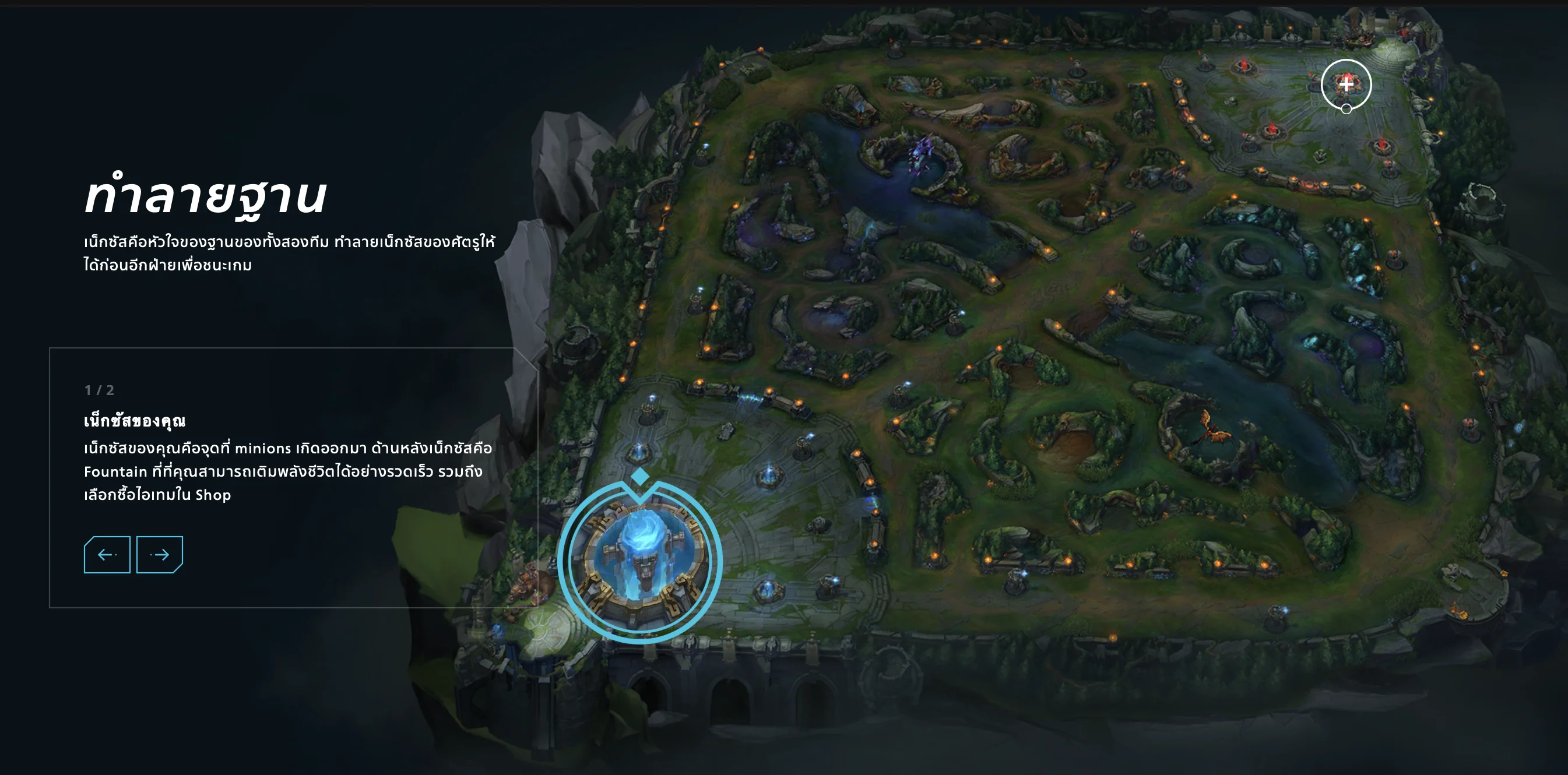Go to the next slide with the right arrow
1568x775 pixels.
[160, 554]
